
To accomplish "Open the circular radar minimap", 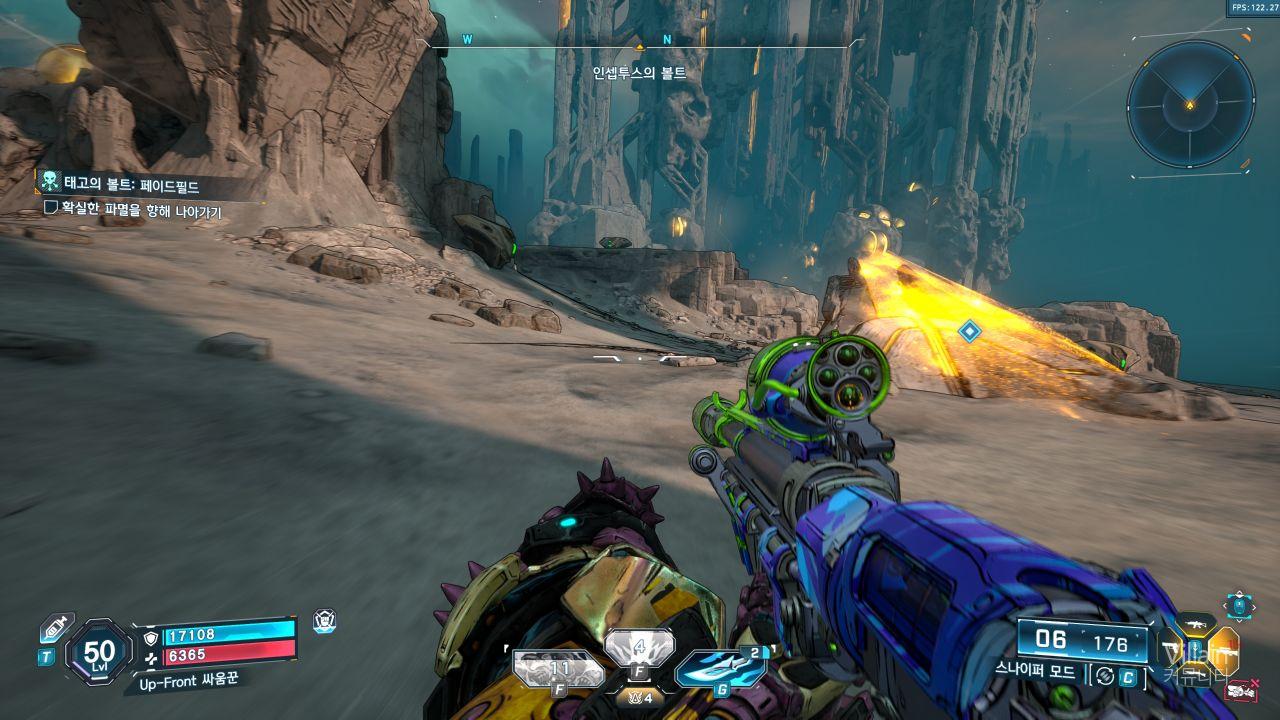I will (x=1190, y=104).
